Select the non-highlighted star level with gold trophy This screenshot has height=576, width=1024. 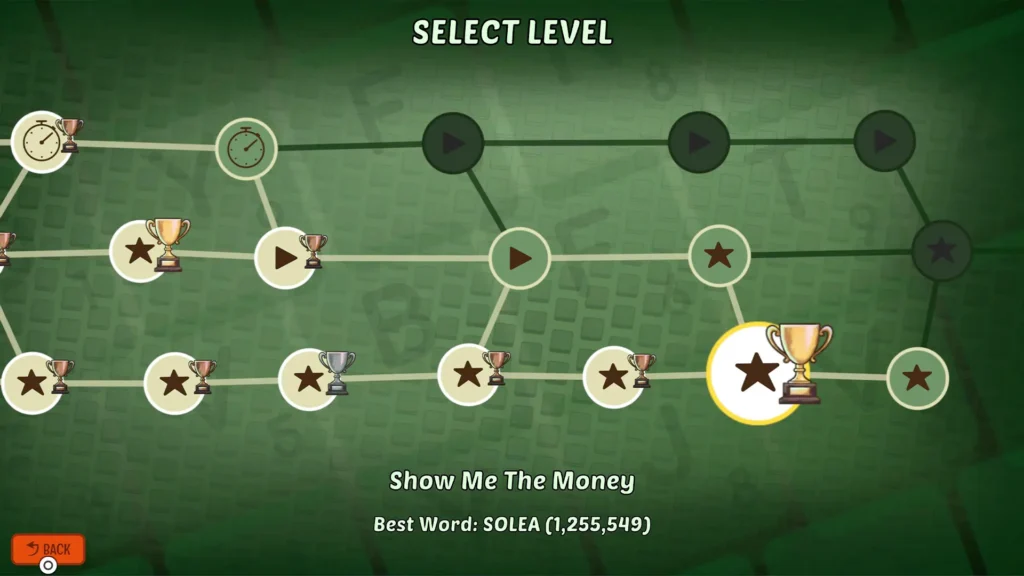pos(139,251)
